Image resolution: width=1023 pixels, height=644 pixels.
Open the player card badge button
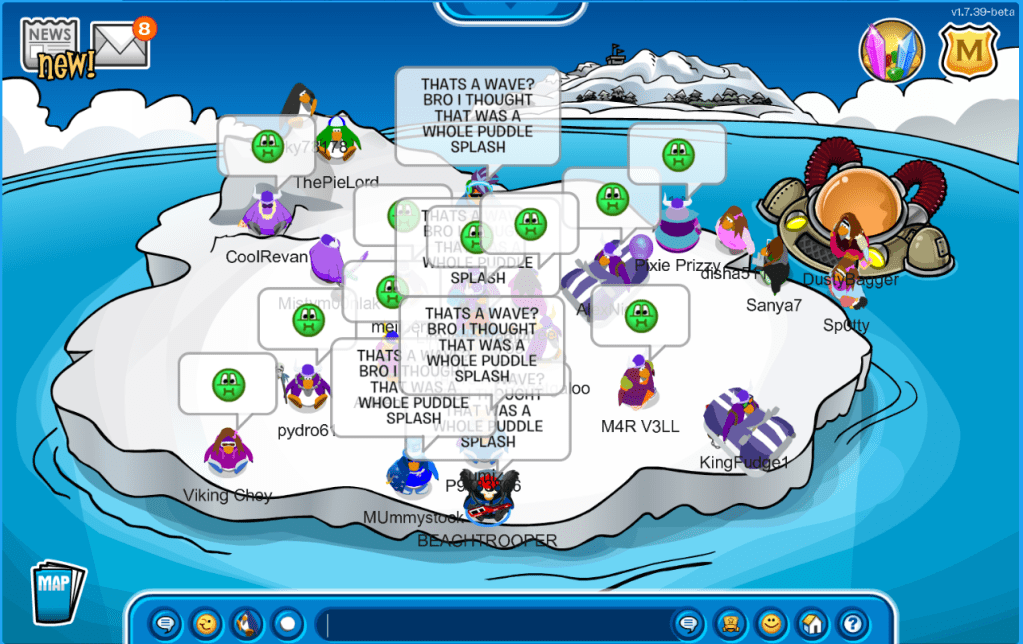pos(730,624)
